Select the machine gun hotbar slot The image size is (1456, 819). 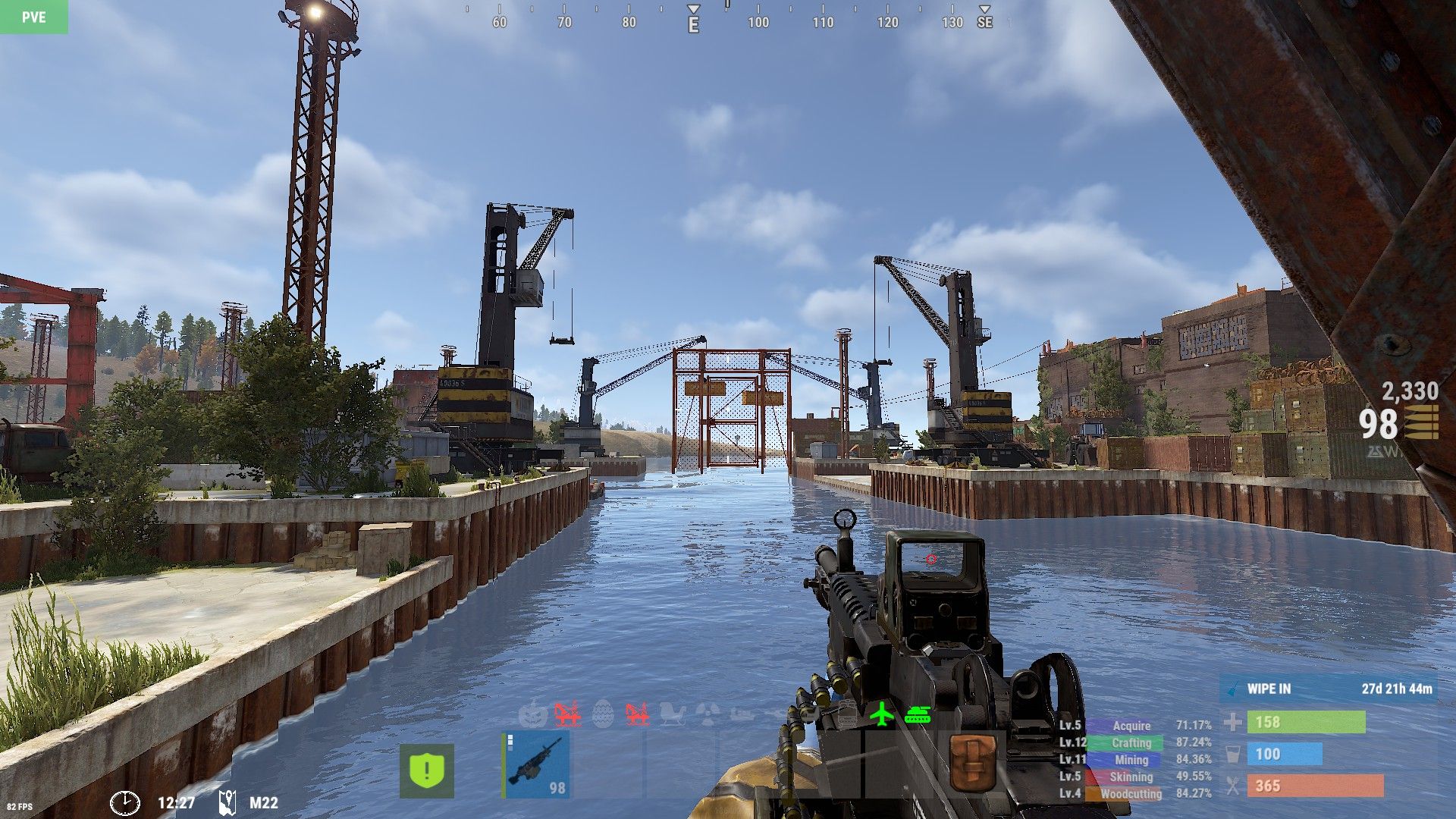535,766
